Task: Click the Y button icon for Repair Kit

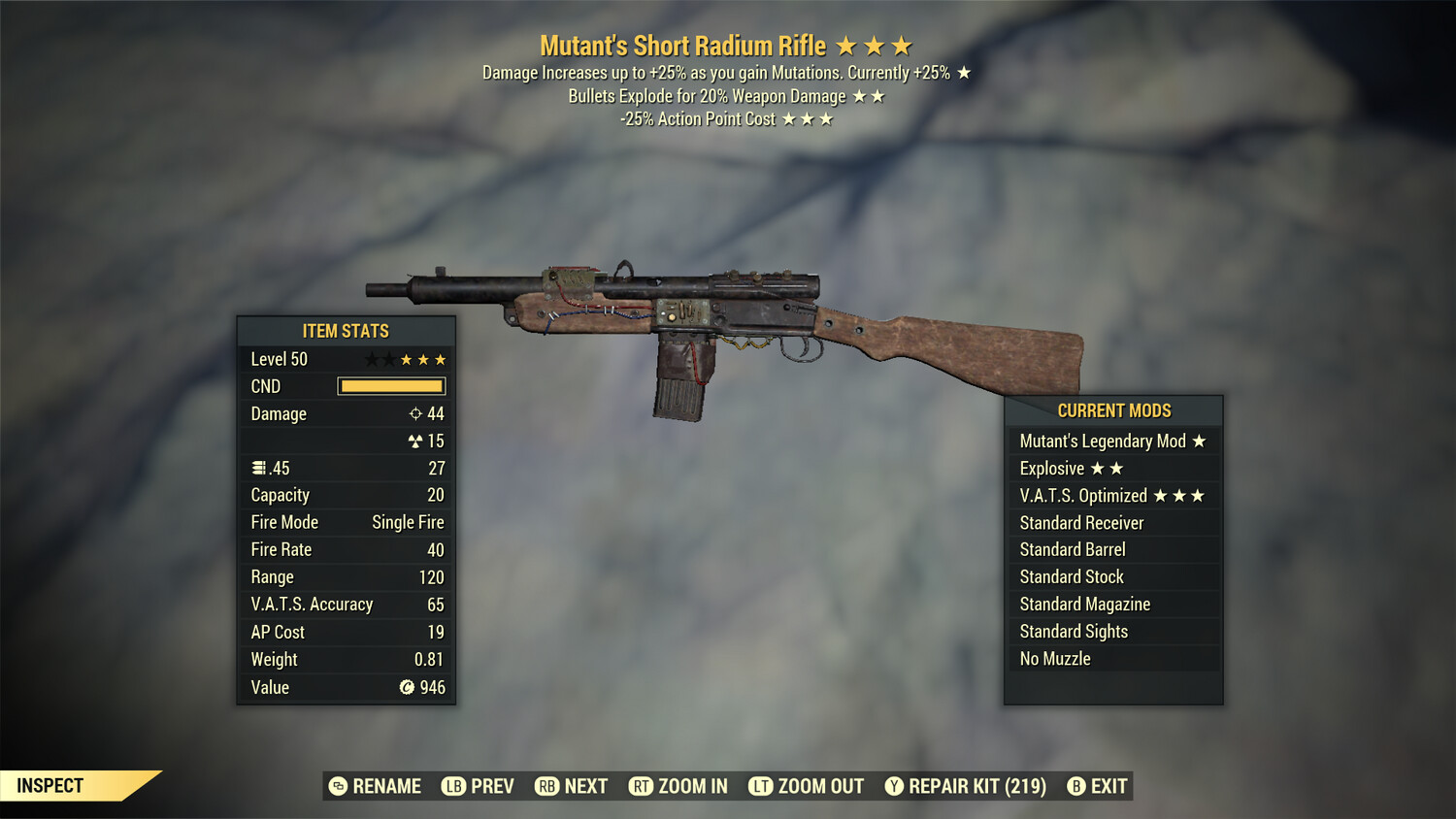Action: point(893,786)
